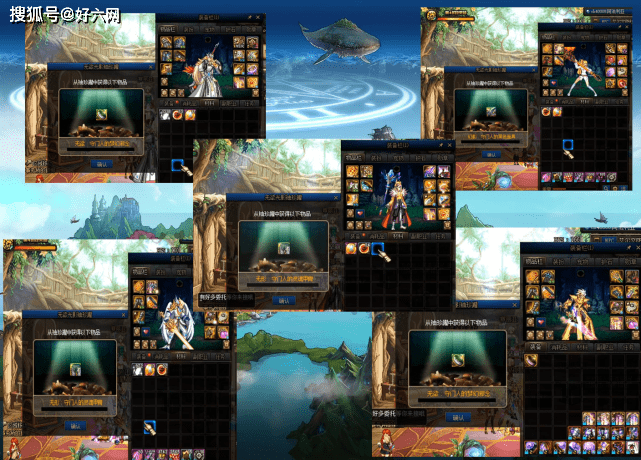Select the blade item in the golden-armored character's inventory
Screen dimensions: 641x460
(531, 359)
